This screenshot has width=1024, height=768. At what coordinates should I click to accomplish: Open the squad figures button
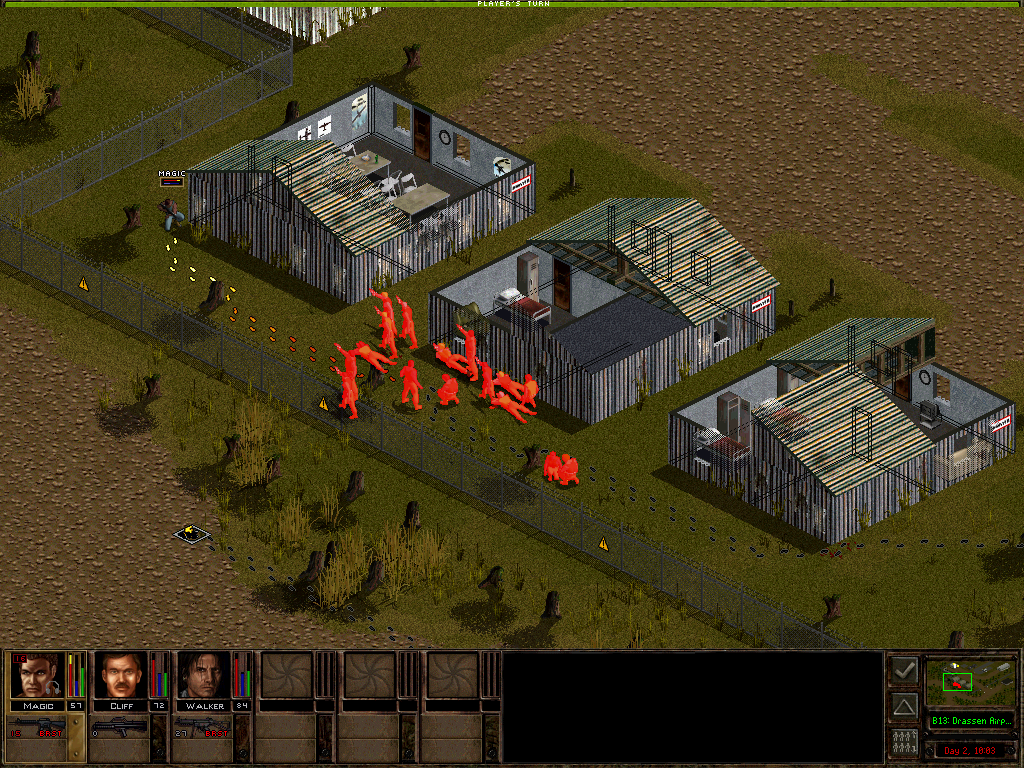point(904,743)
